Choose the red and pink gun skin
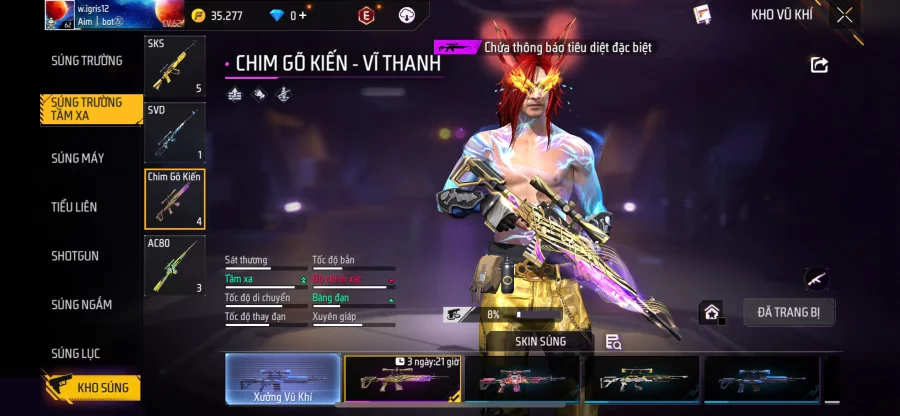 pos(522,381)
